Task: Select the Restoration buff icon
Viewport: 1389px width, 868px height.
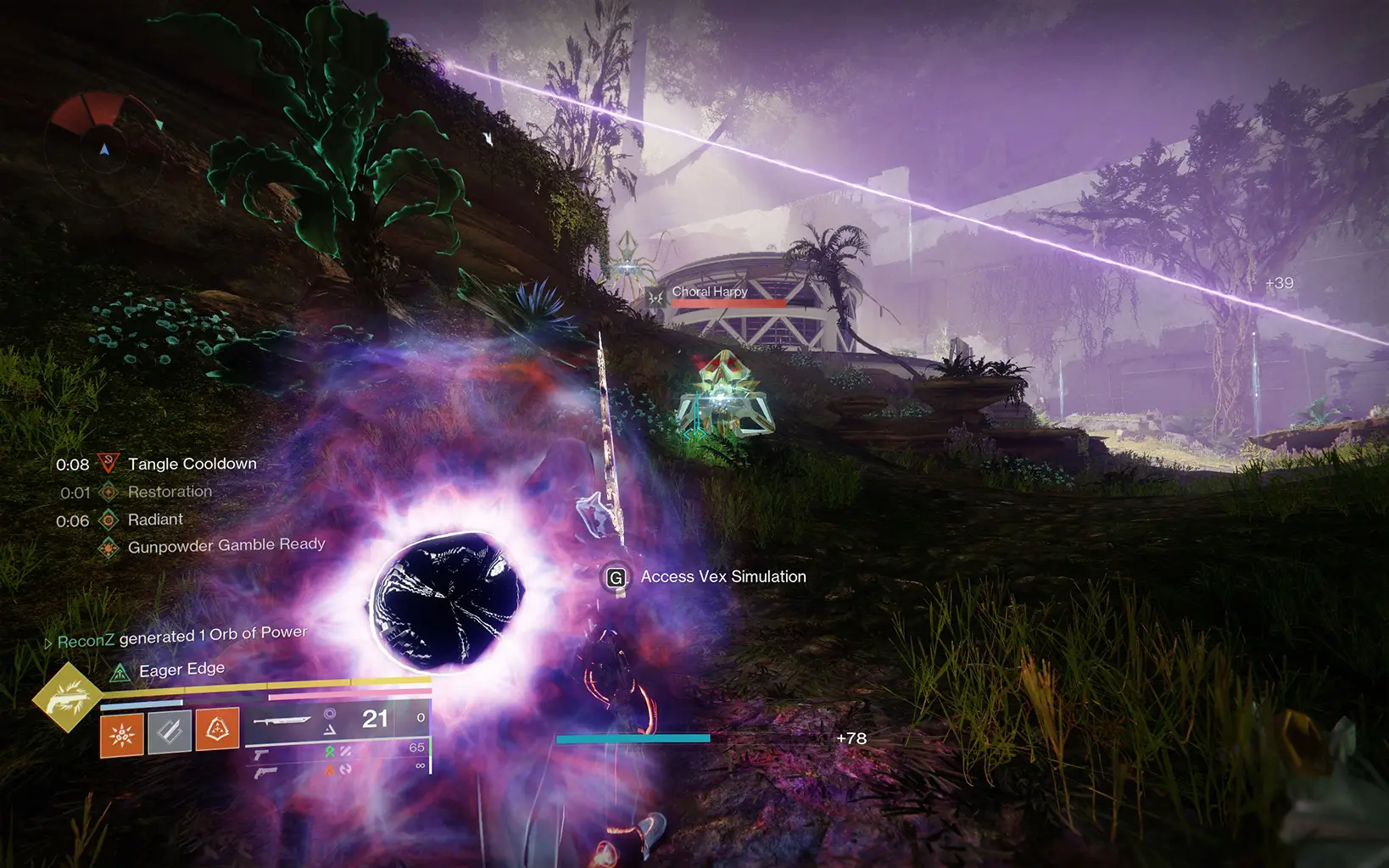Action: click(108, 492)
